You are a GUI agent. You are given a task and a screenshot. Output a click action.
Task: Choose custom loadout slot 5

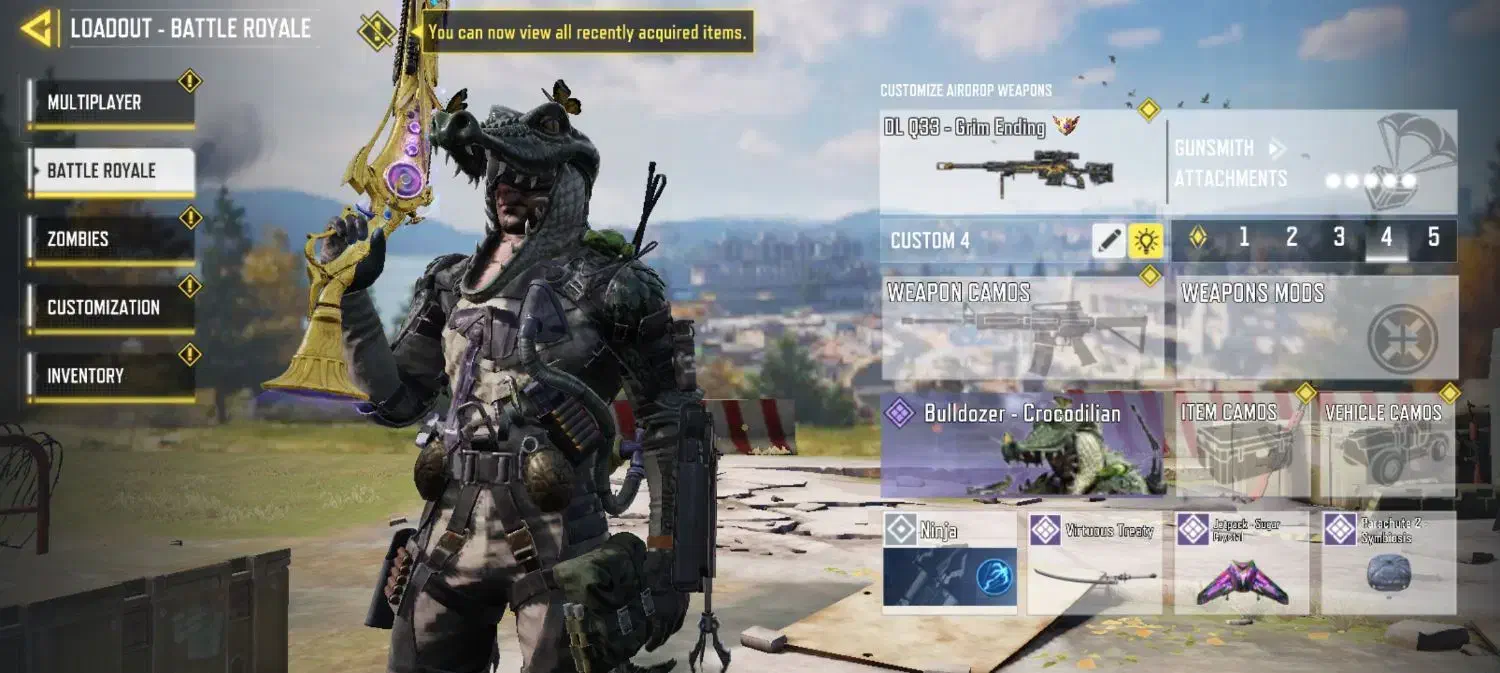pos(1433,238)
